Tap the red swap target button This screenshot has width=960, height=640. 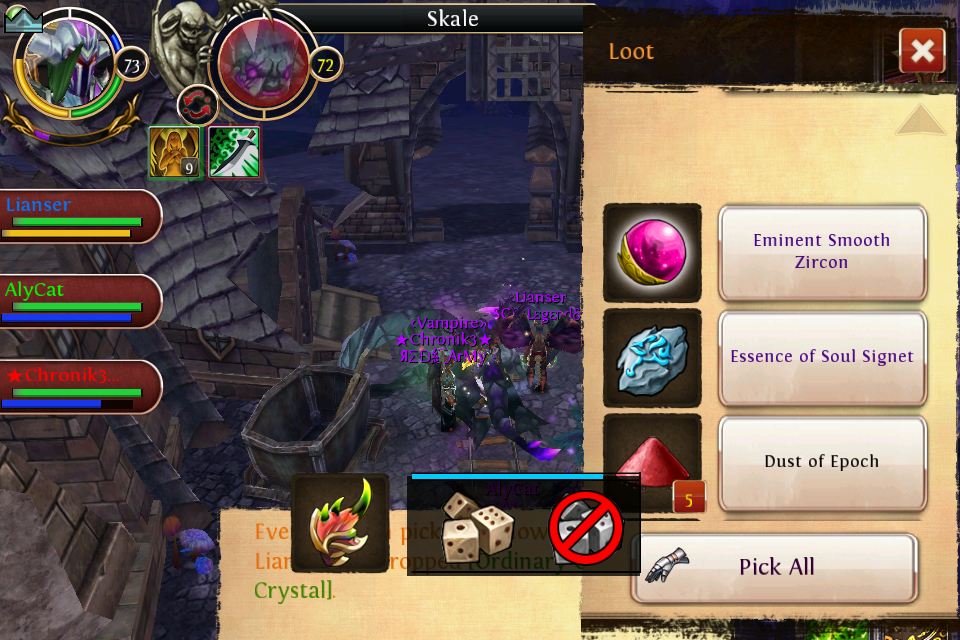coord(197,105)
